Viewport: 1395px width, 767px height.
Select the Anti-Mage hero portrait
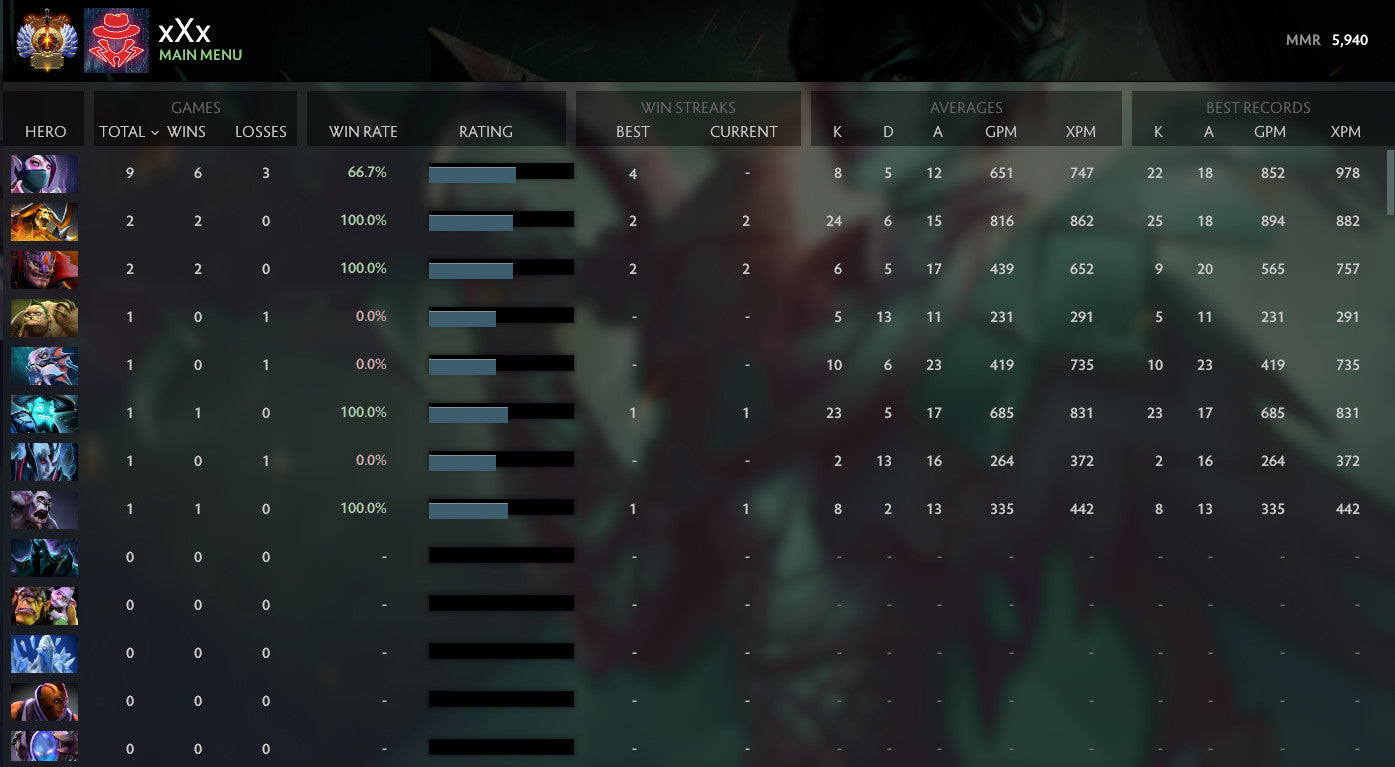(x=44, y=702)
